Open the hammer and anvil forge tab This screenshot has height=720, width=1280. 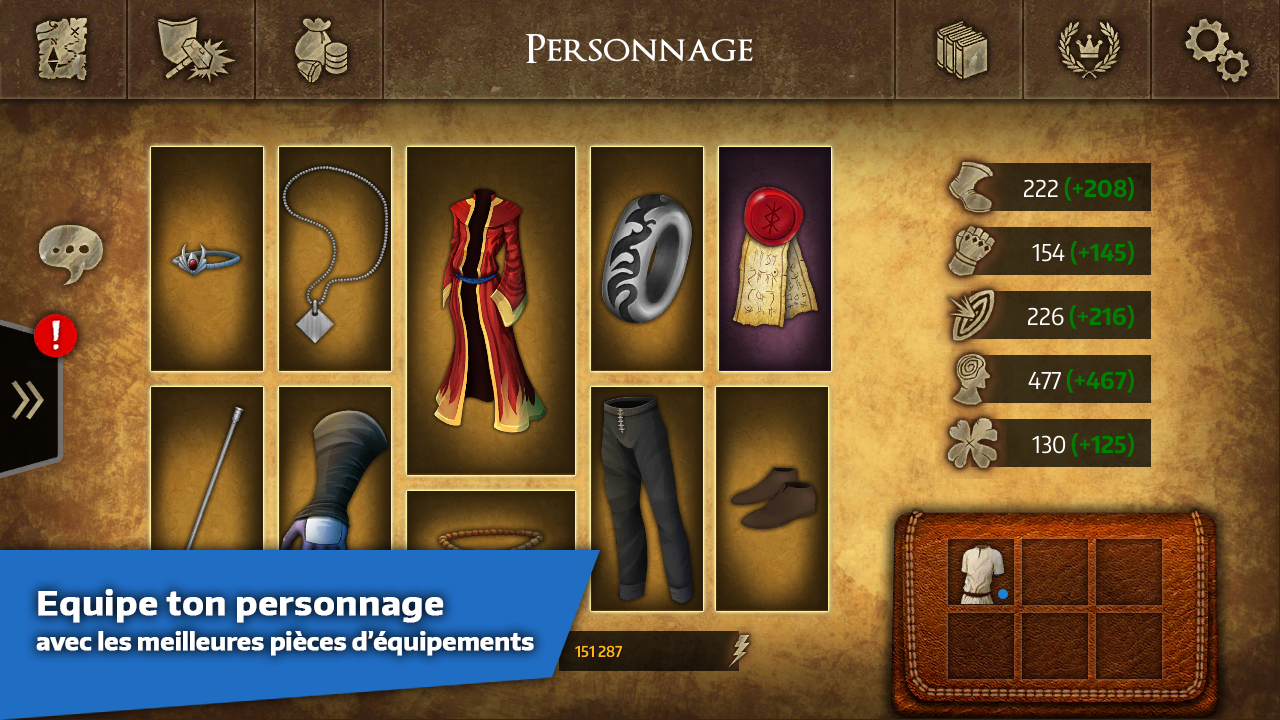coord(192,49)
